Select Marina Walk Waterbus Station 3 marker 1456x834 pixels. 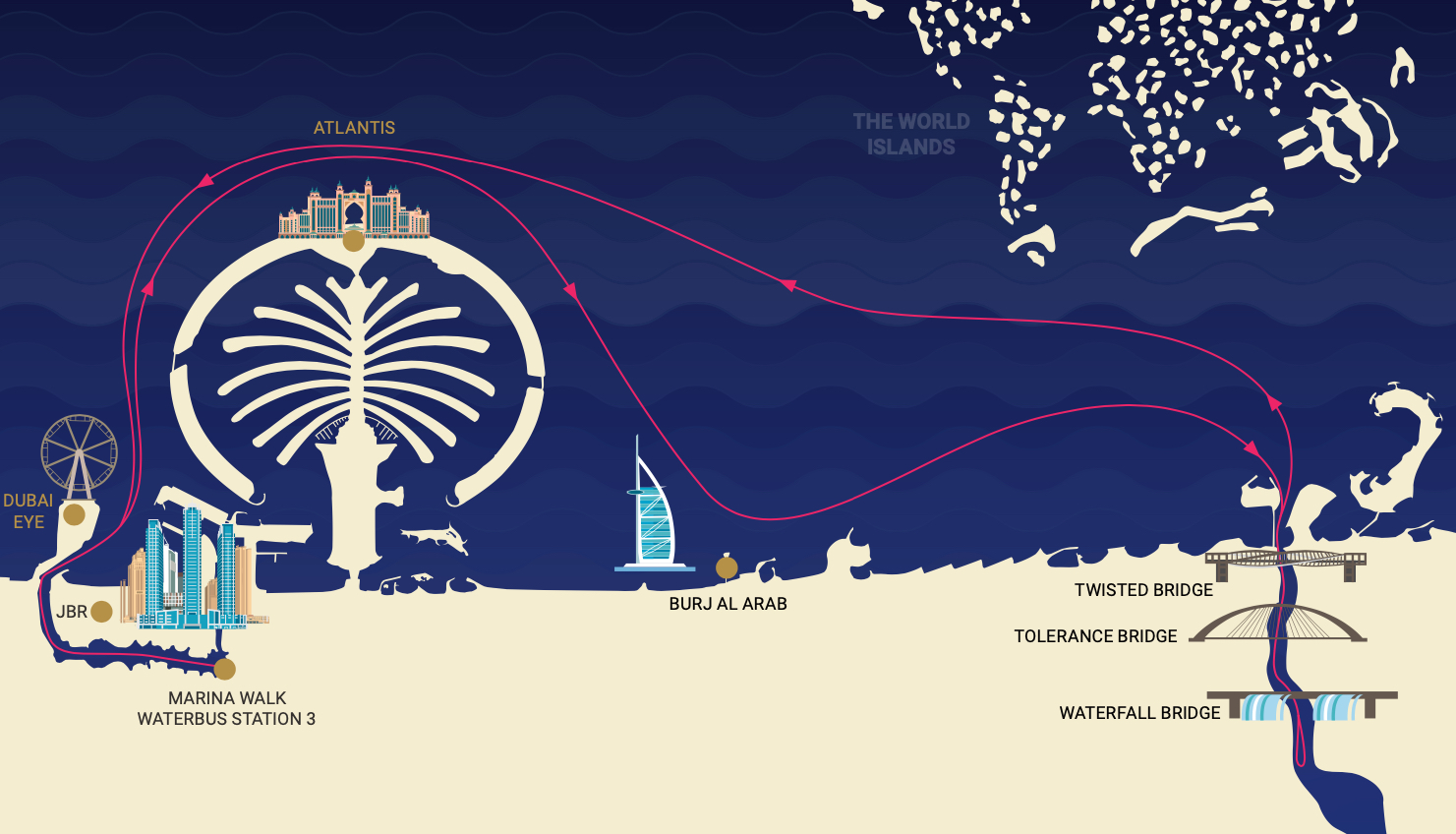[x=225, y=670]
